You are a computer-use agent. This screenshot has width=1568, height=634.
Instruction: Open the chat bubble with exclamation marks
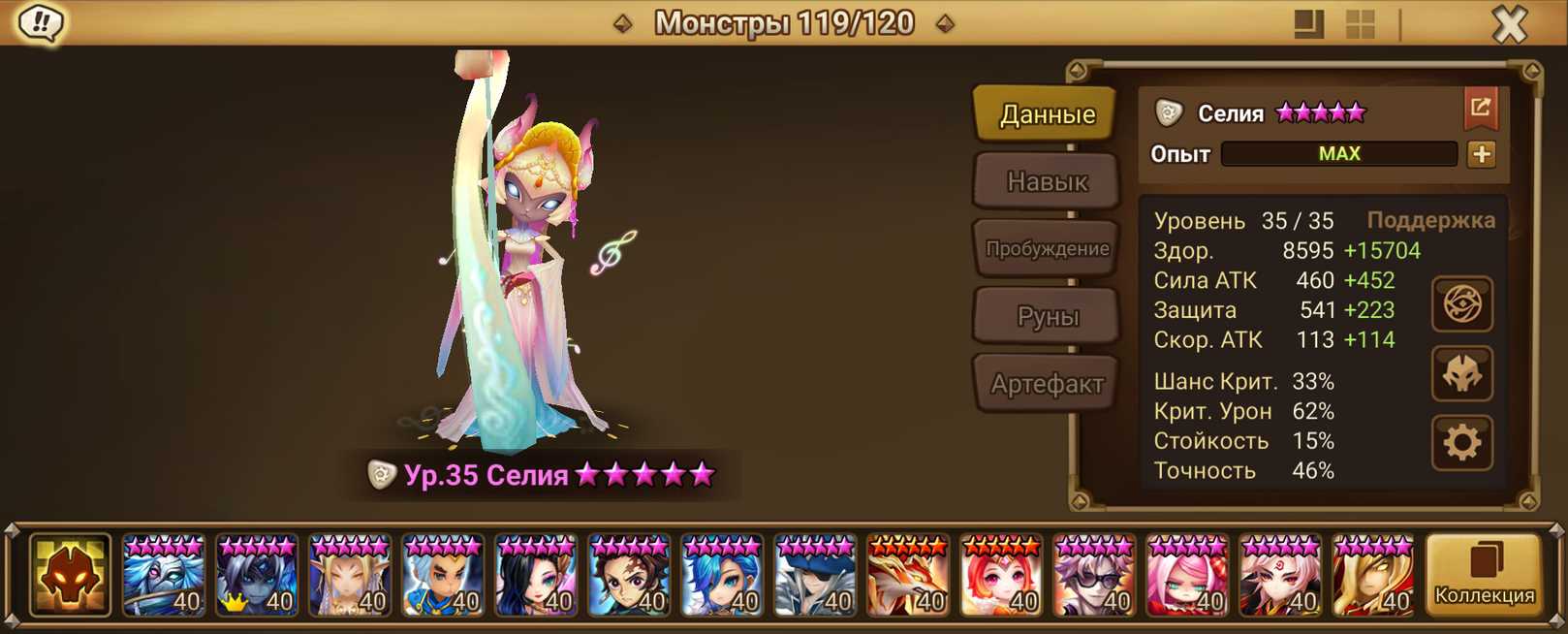point(41,22)
